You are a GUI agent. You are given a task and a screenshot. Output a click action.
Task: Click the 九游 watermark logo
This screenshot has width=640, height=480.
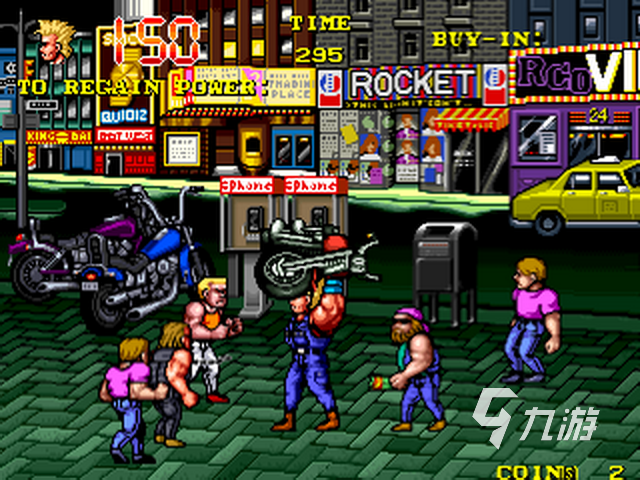tap(534, 416)
